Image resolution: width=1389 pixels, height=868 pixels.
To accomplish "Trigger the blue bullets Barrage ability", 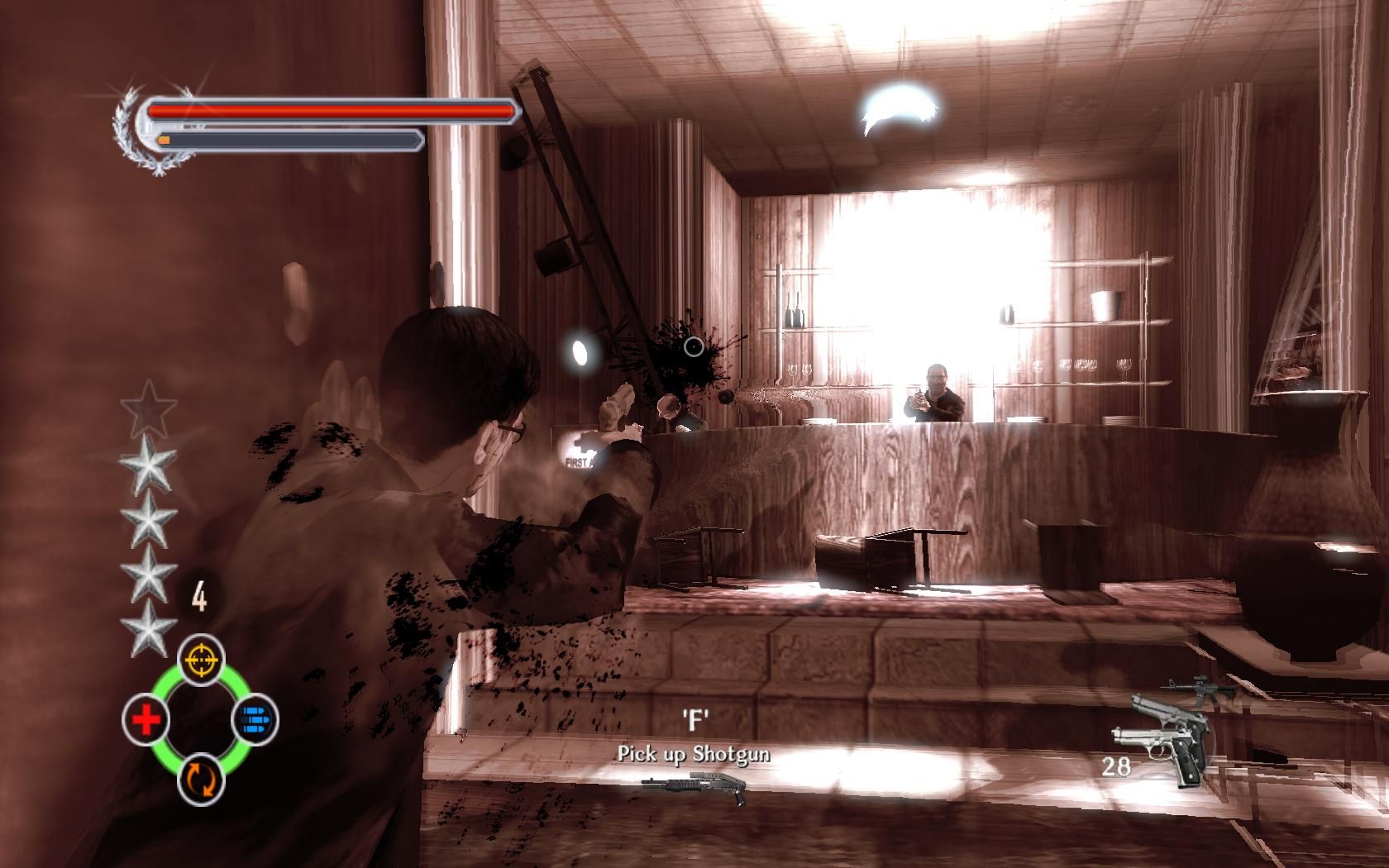I will 255,719.
